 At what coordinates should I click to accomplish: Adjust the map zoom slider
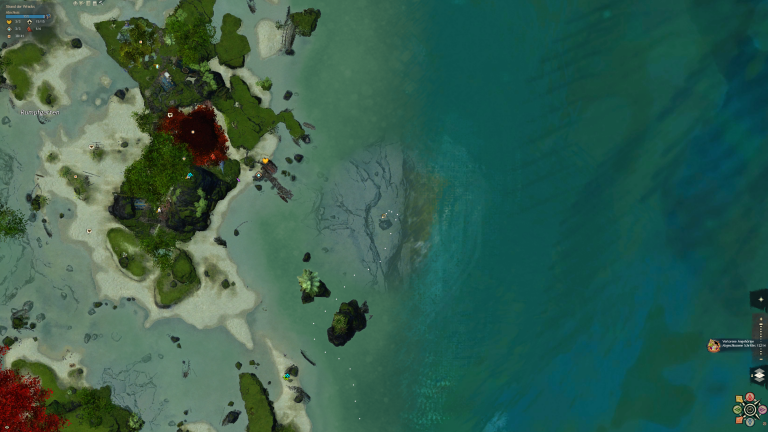coord(759,337)
